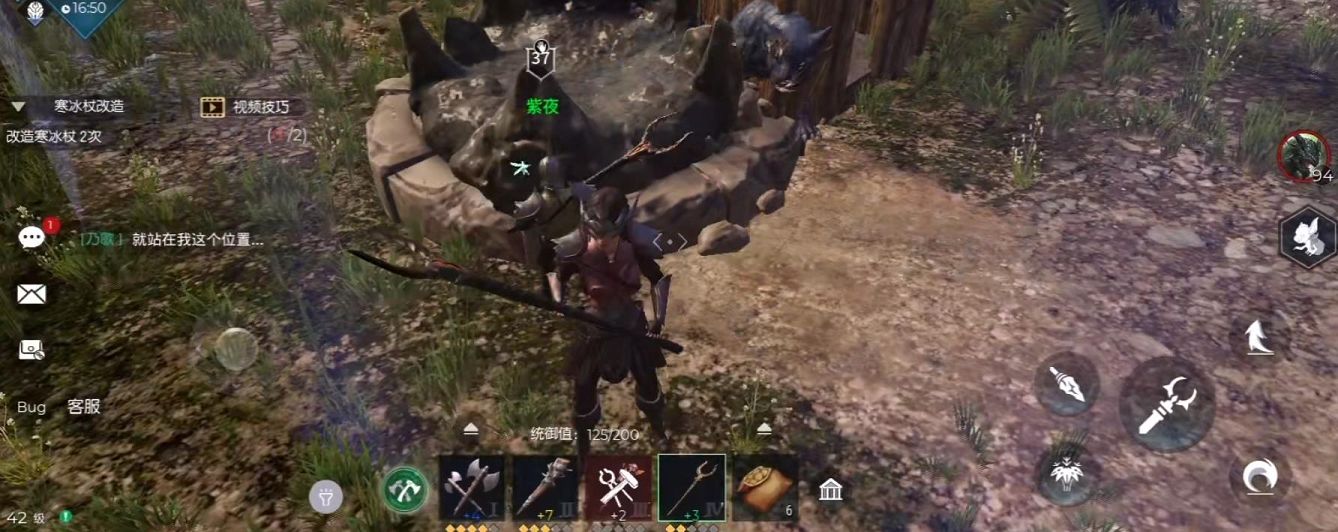Open the chat bubble with red notification

[32, 237]
